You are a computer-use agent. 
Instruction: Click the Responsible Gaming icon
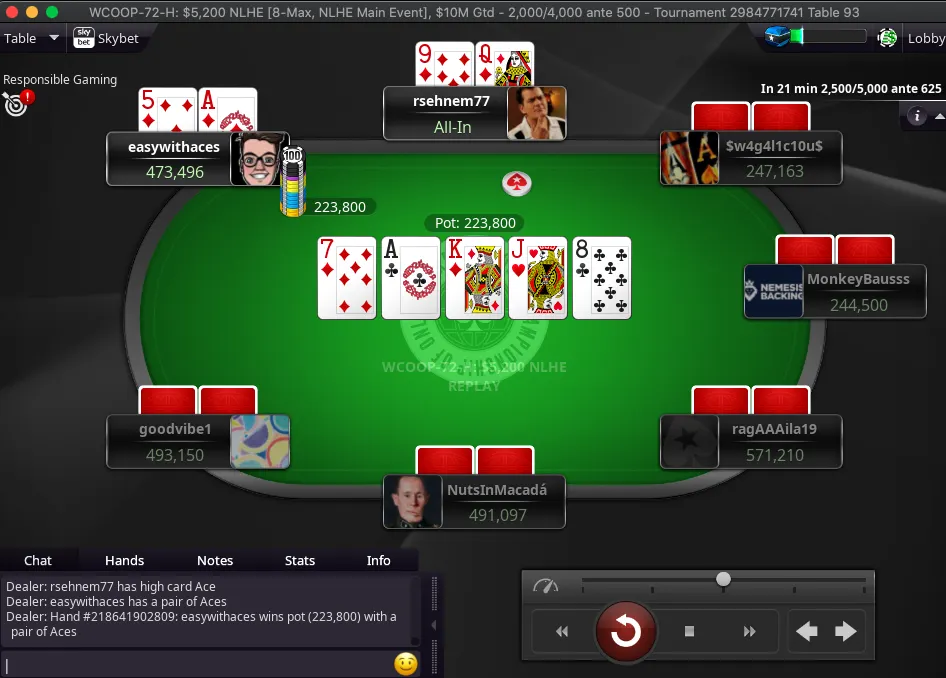(17, 102)
